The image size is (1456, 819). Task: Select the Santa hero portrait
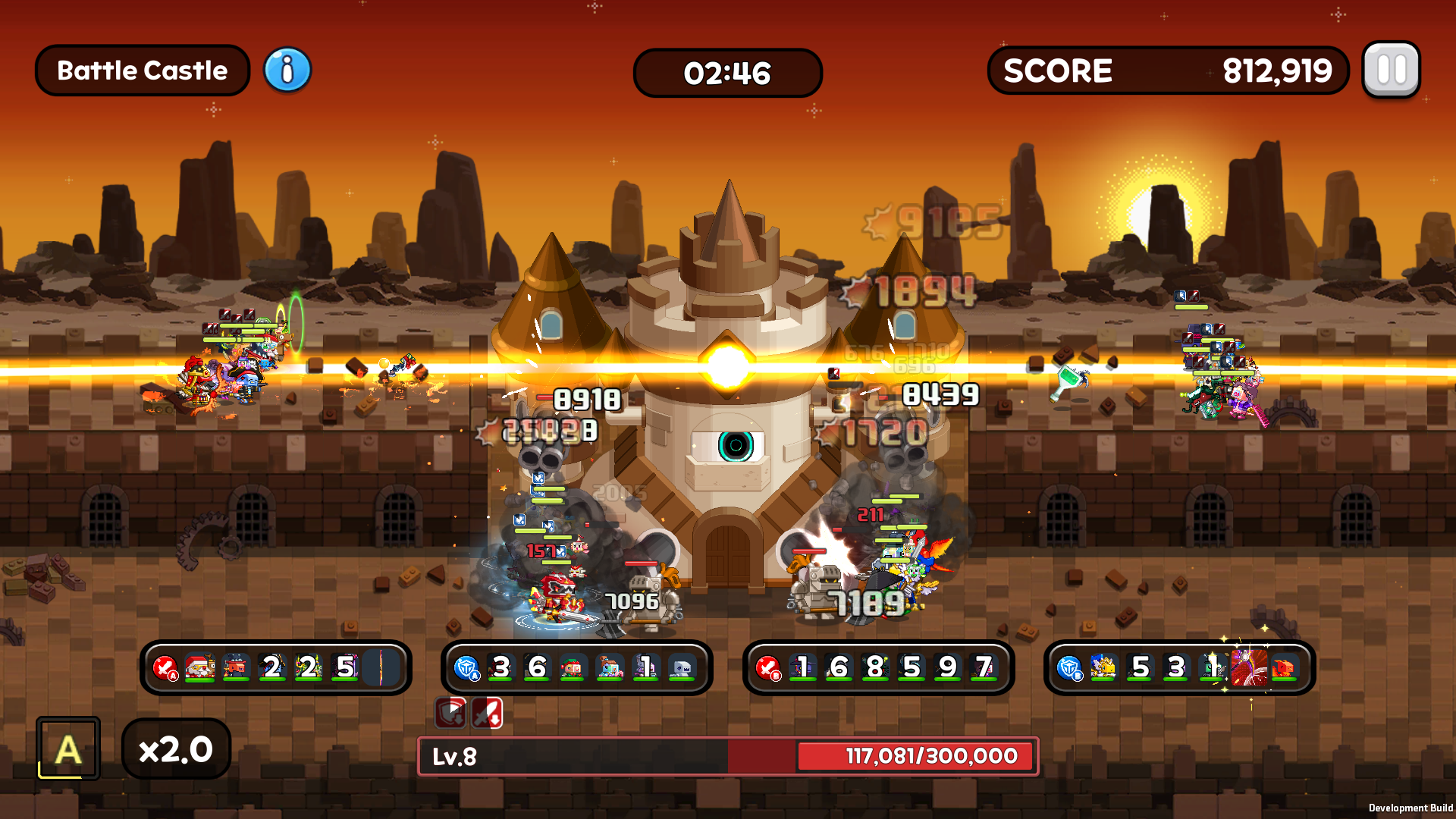coord(200,667)
